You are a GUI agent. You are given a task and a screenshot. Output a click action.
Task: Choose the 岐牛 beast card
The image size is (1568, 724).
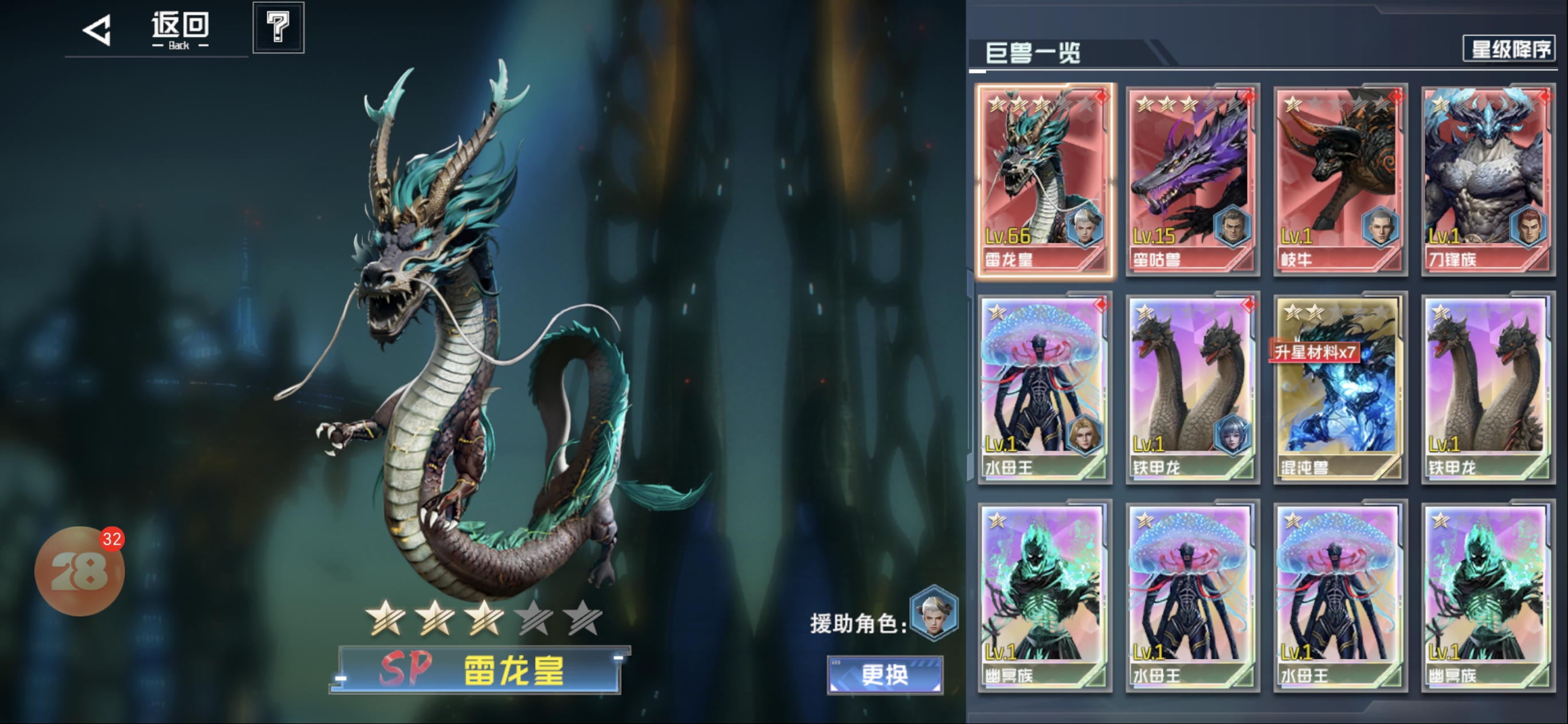[1340, 180]
